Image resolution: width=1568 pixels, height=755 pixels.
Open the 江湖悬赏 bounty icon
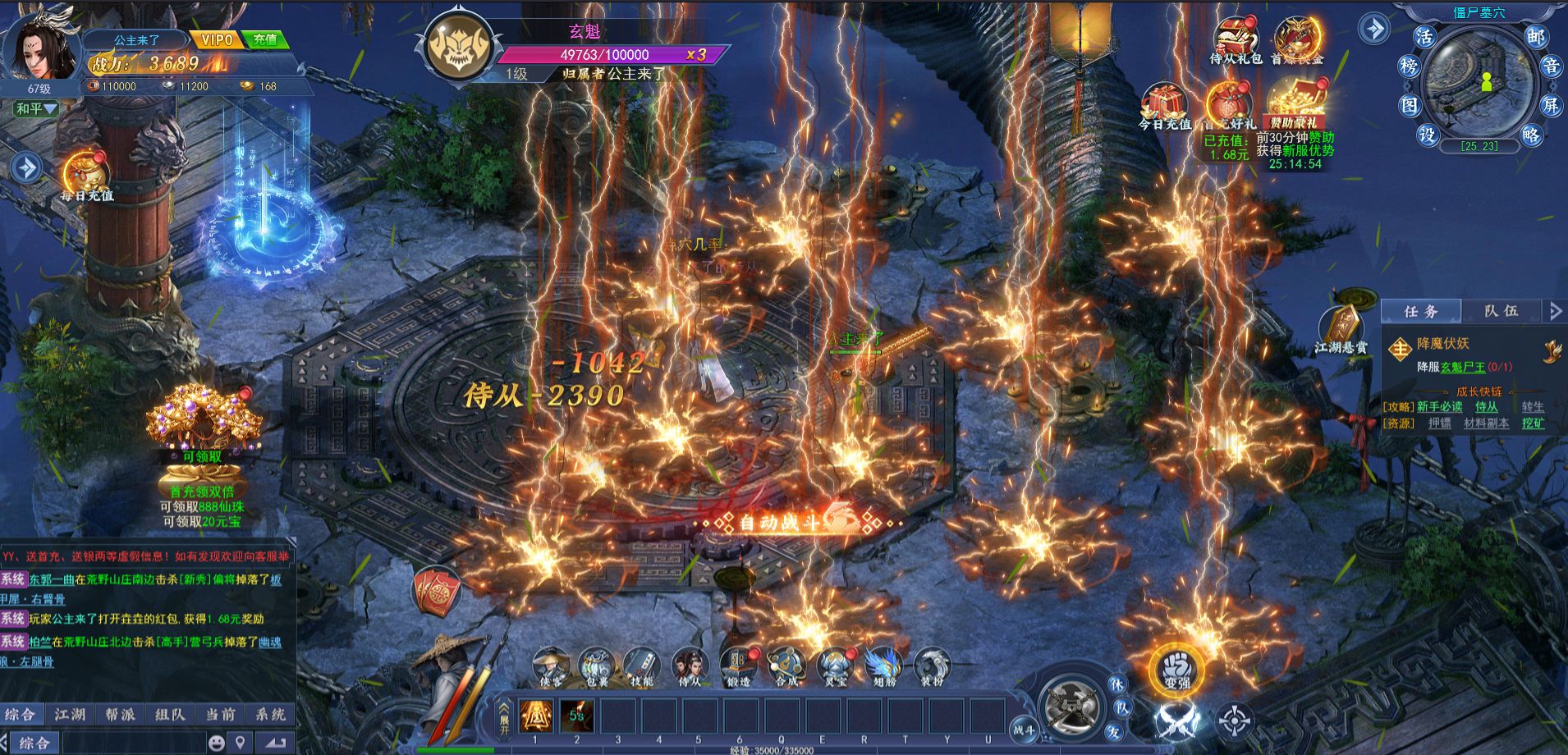tap(1341, 331)
